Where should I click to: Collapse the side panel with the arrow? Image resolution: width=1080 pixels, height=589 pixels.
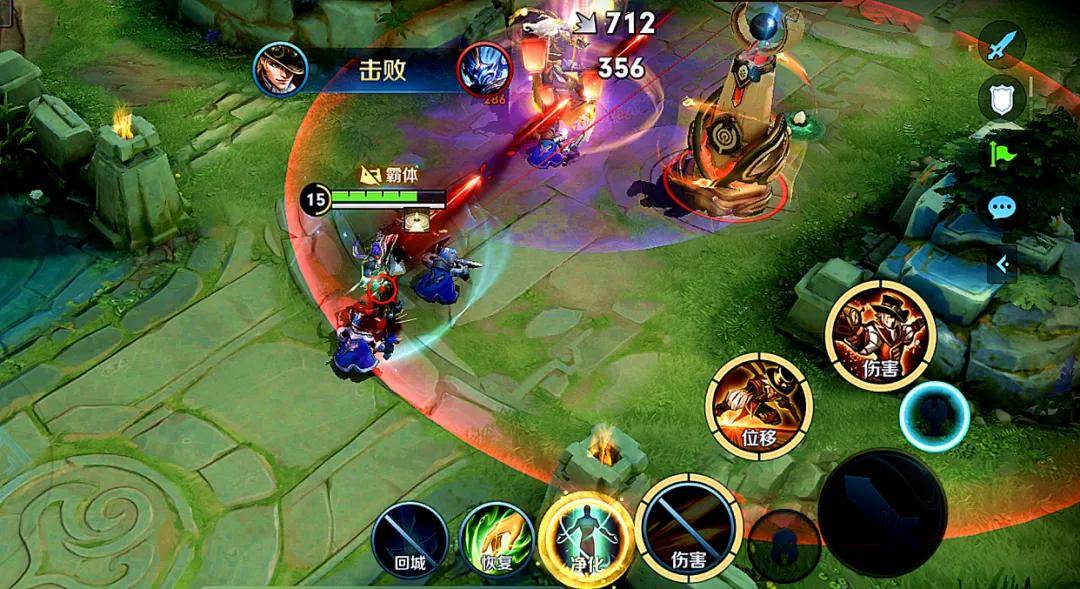coord(1001,264)
